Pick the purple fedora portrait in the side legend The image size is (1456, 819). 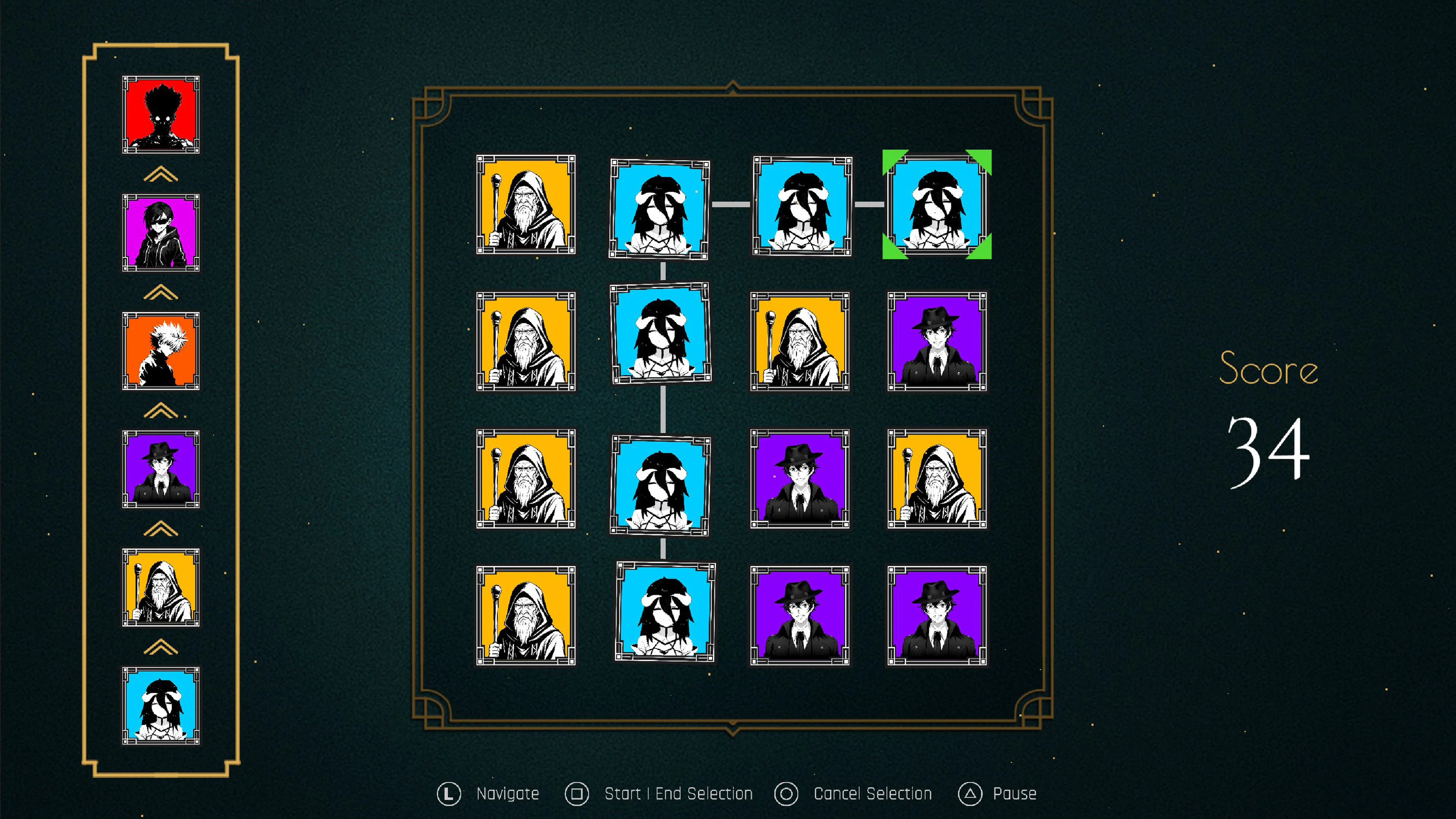click(161, 469)
